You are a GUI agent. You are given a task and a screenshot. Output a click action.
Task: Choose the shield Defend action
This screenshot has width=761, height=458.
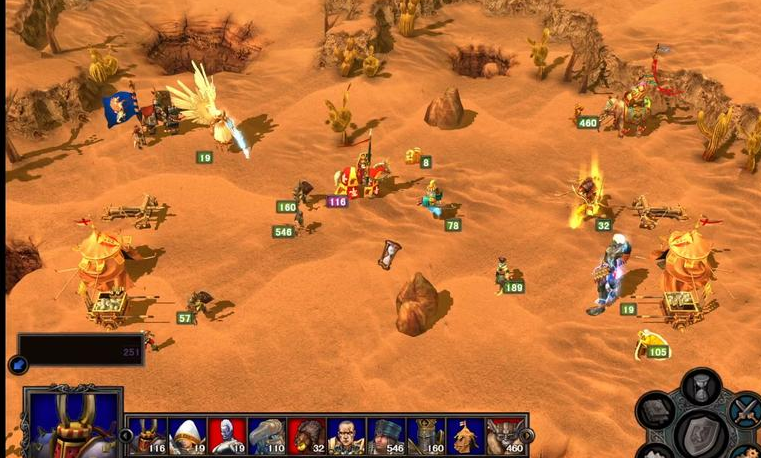[701, 433]
